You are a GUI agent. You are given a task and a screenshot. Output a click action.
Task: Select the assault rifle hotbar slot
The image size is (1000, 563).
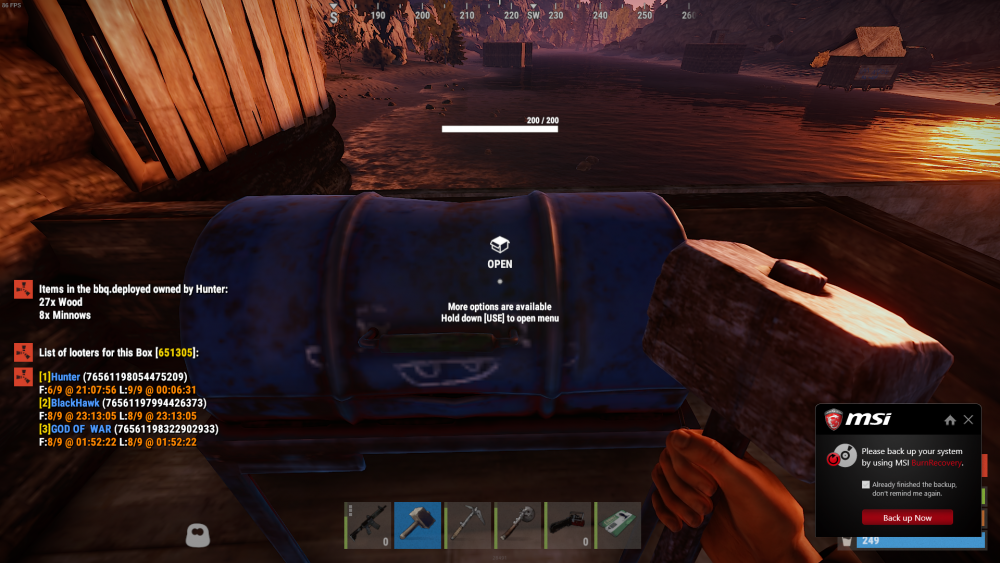(368, 525)
